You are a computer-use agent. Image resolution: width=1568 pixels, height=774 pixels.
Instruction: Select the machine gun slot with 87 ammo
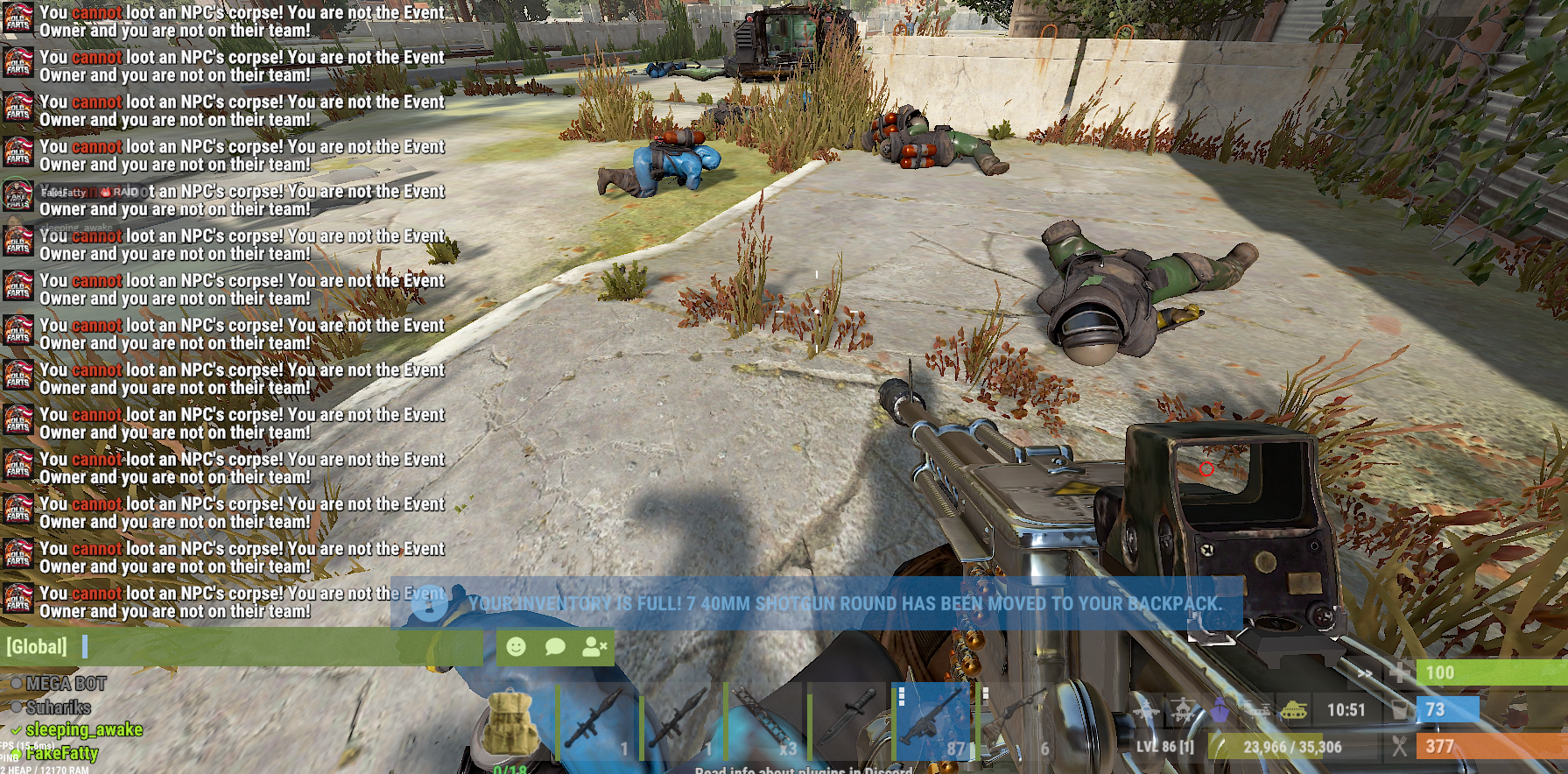pos(933,723)
